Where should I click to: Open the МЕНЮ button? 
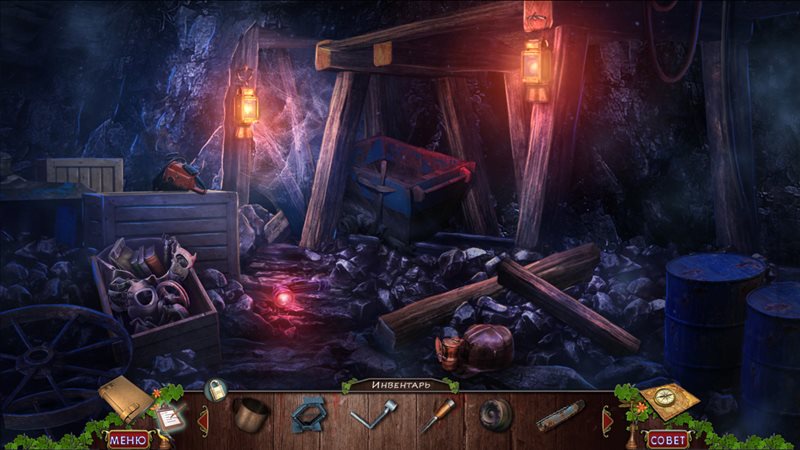(x=127, y=438)
